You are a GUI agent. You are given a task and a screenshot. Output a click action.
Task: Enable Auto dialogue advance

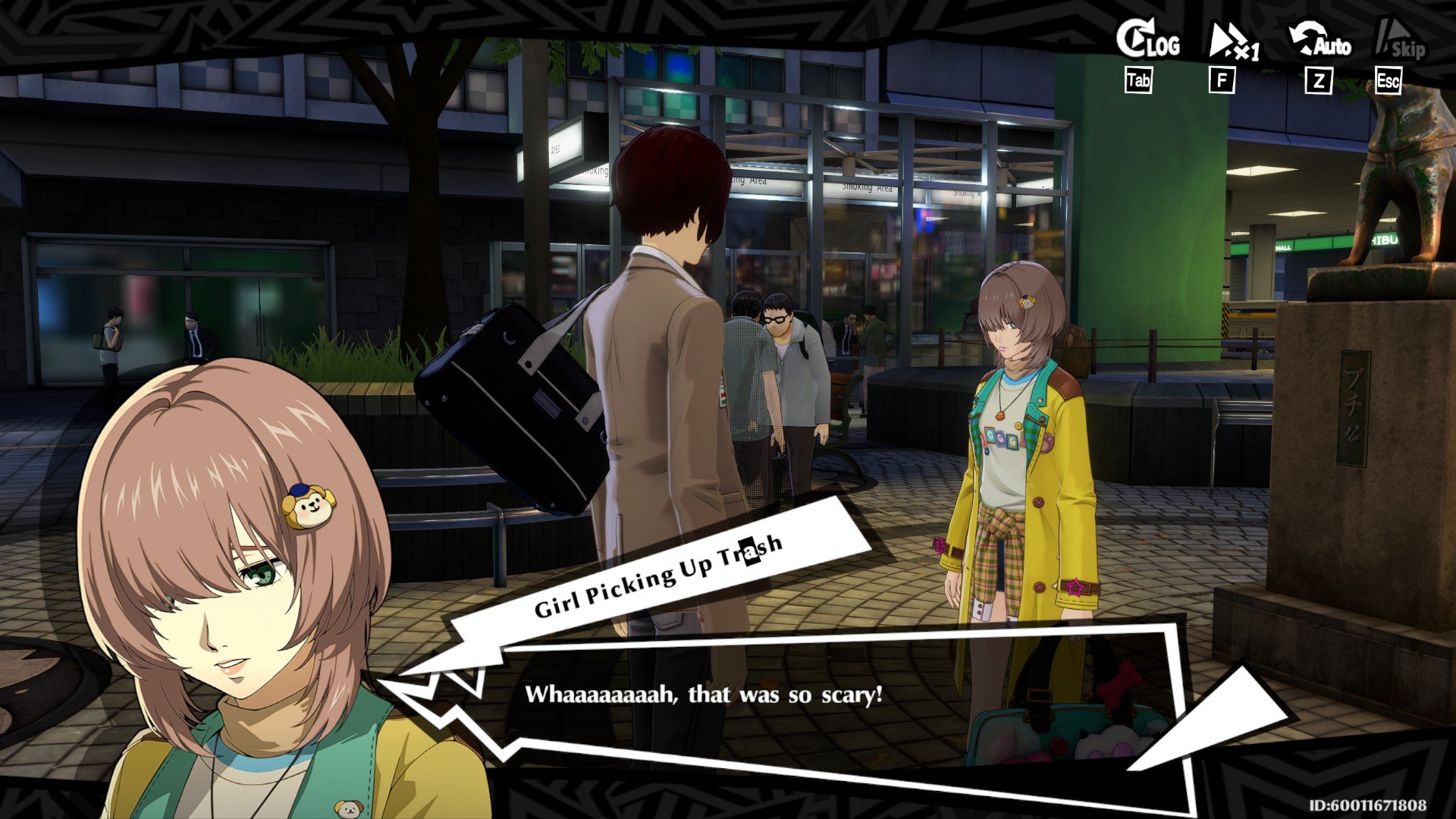1319,42
